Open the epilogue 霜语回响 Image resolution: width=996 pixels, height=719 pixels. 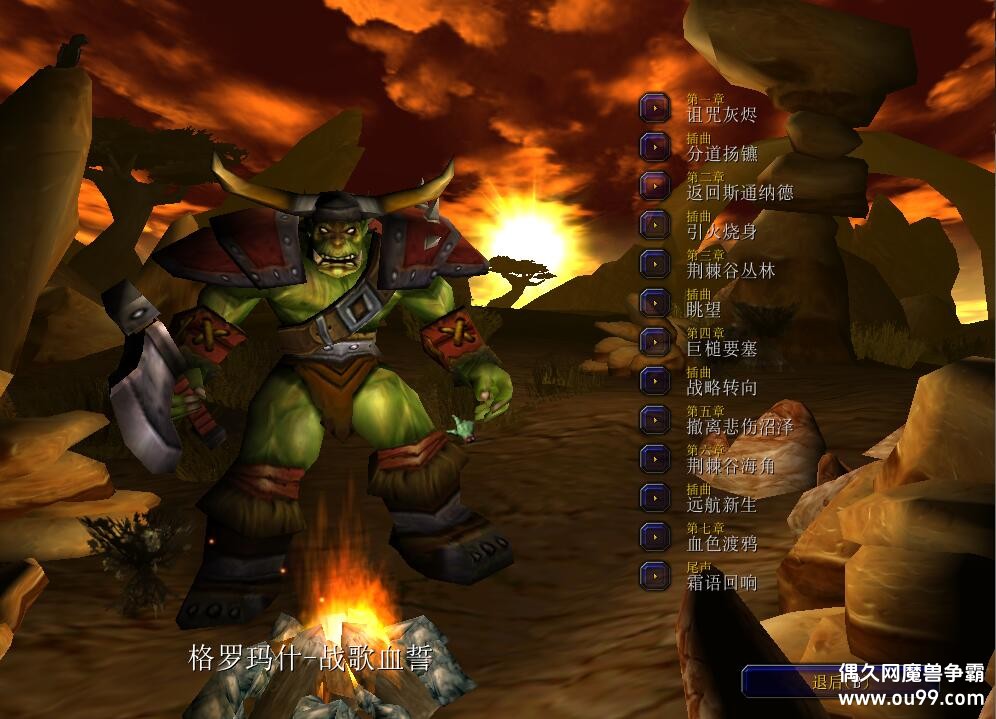click(655, 576)
